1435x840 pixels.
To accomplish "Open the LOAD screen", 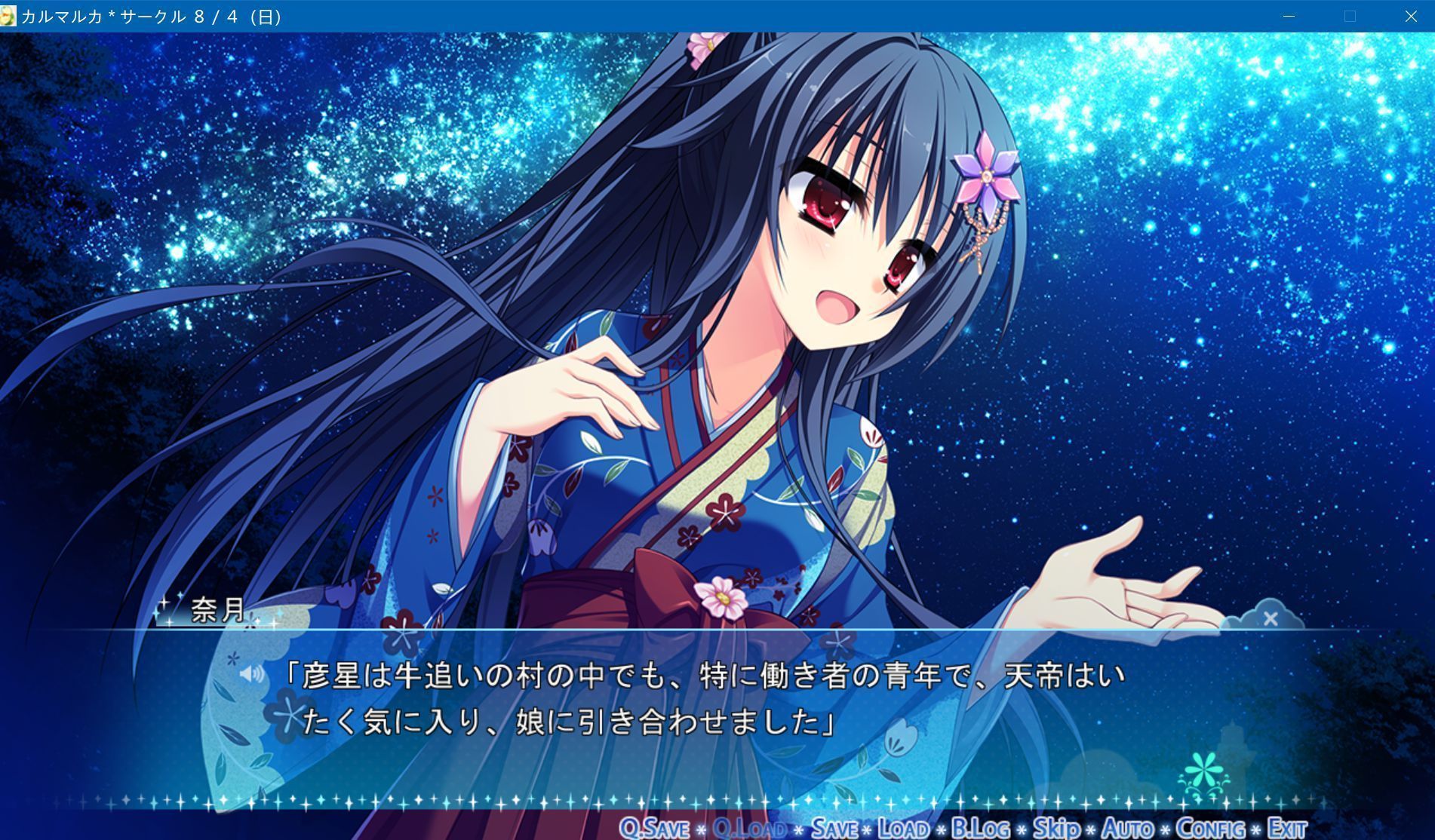I will [903, 828].
